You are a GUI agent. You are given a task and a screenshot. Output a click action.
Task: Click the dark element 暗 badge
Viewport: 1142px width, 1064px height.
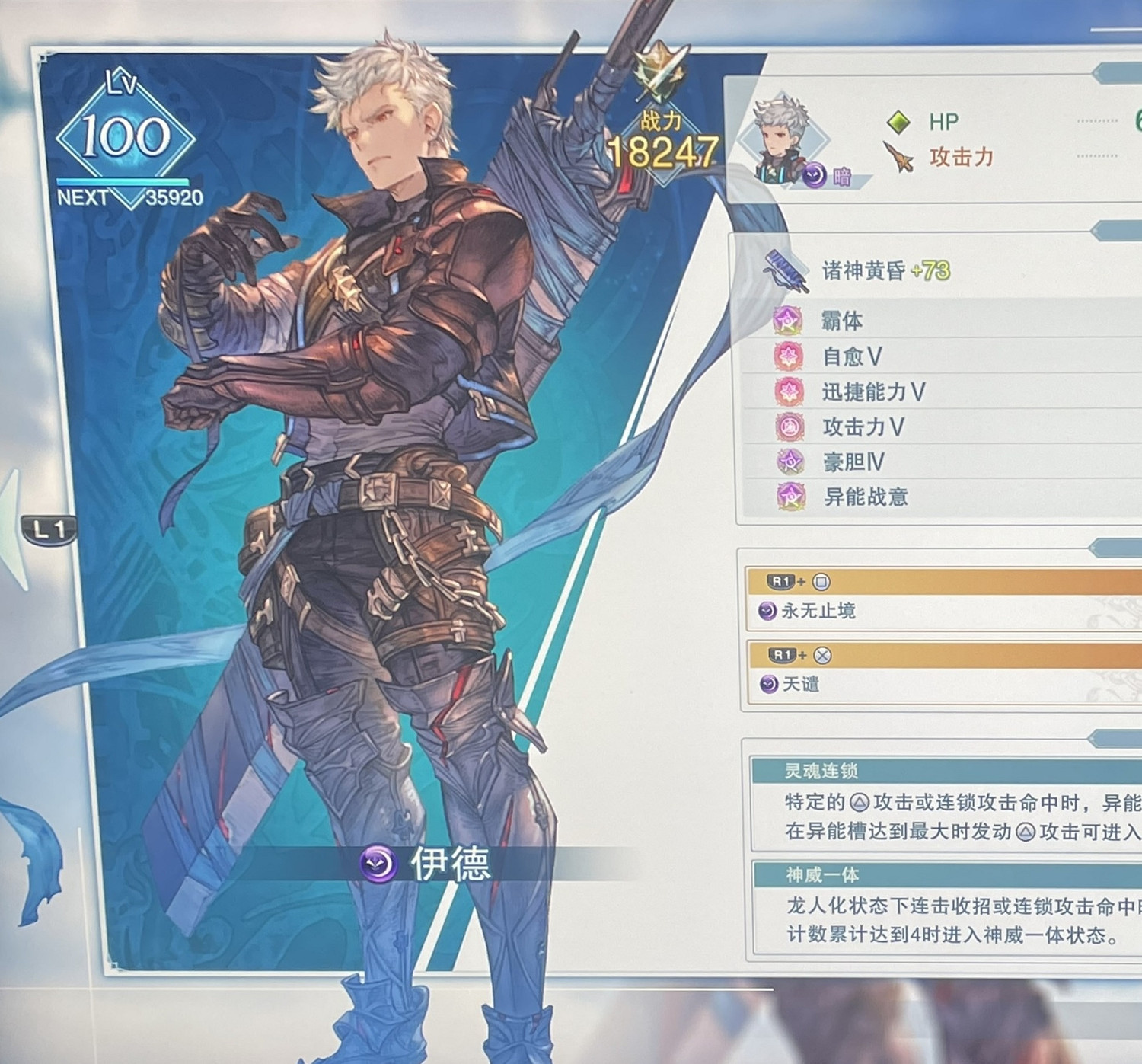pos(814,176)
